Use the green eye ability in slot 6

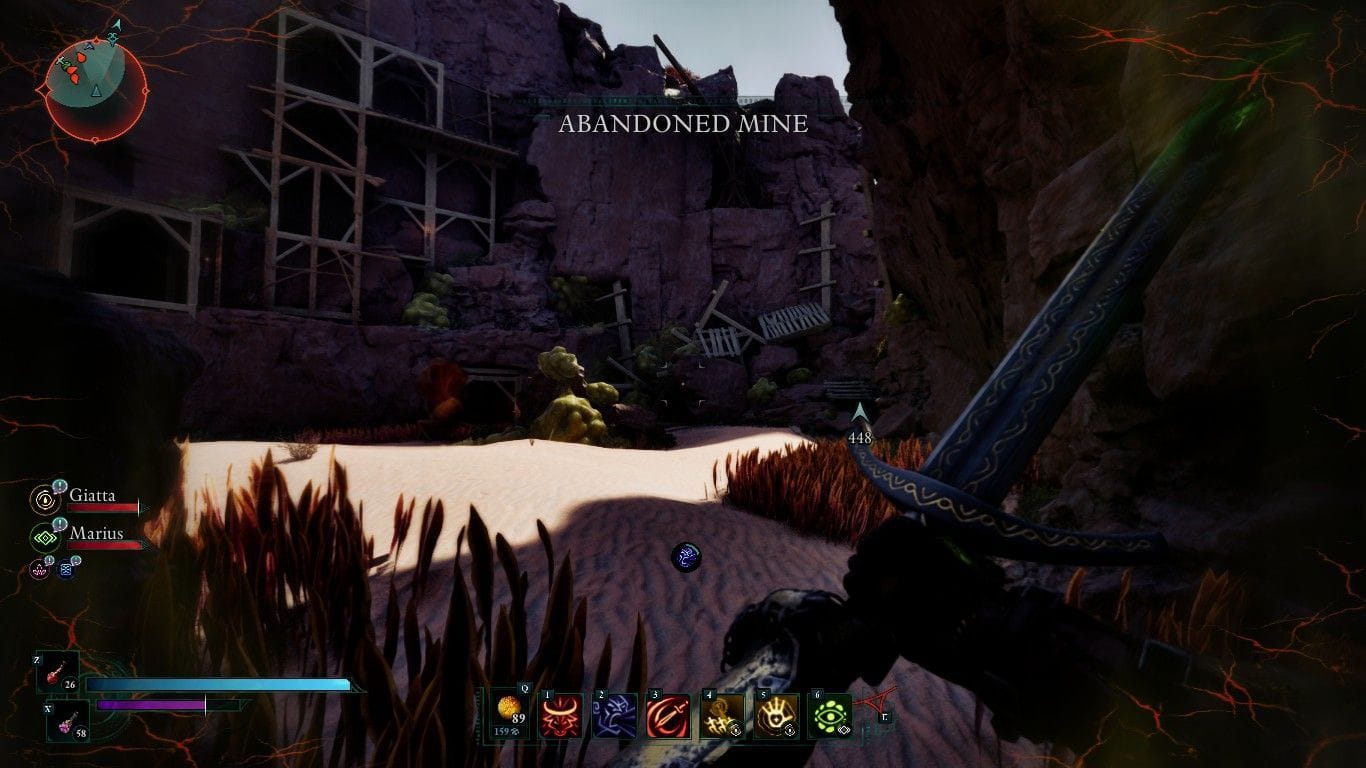point(830,715)
